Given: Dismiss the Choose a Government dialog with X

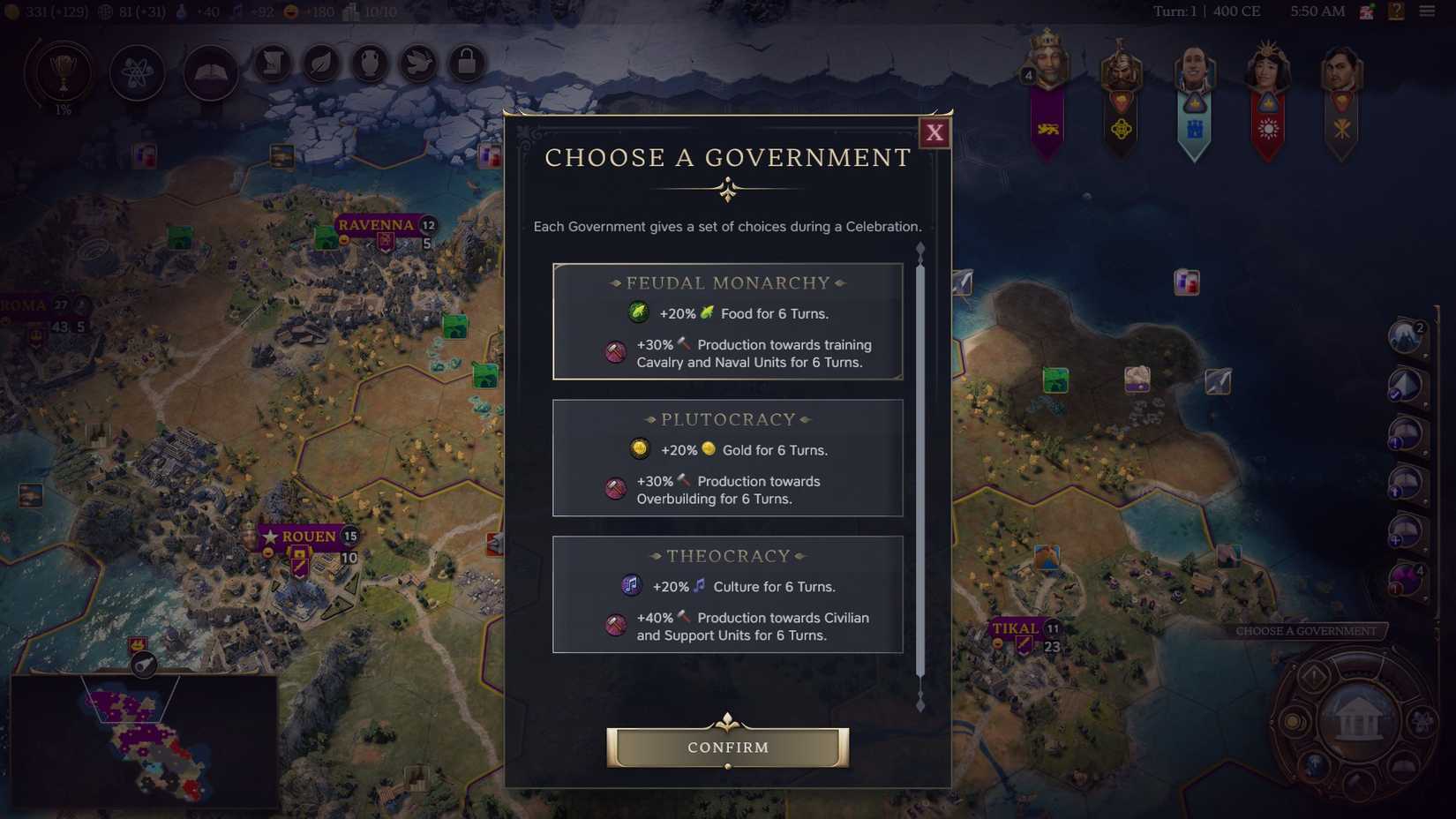Looking at the screenshot, I should coord(934,133).
